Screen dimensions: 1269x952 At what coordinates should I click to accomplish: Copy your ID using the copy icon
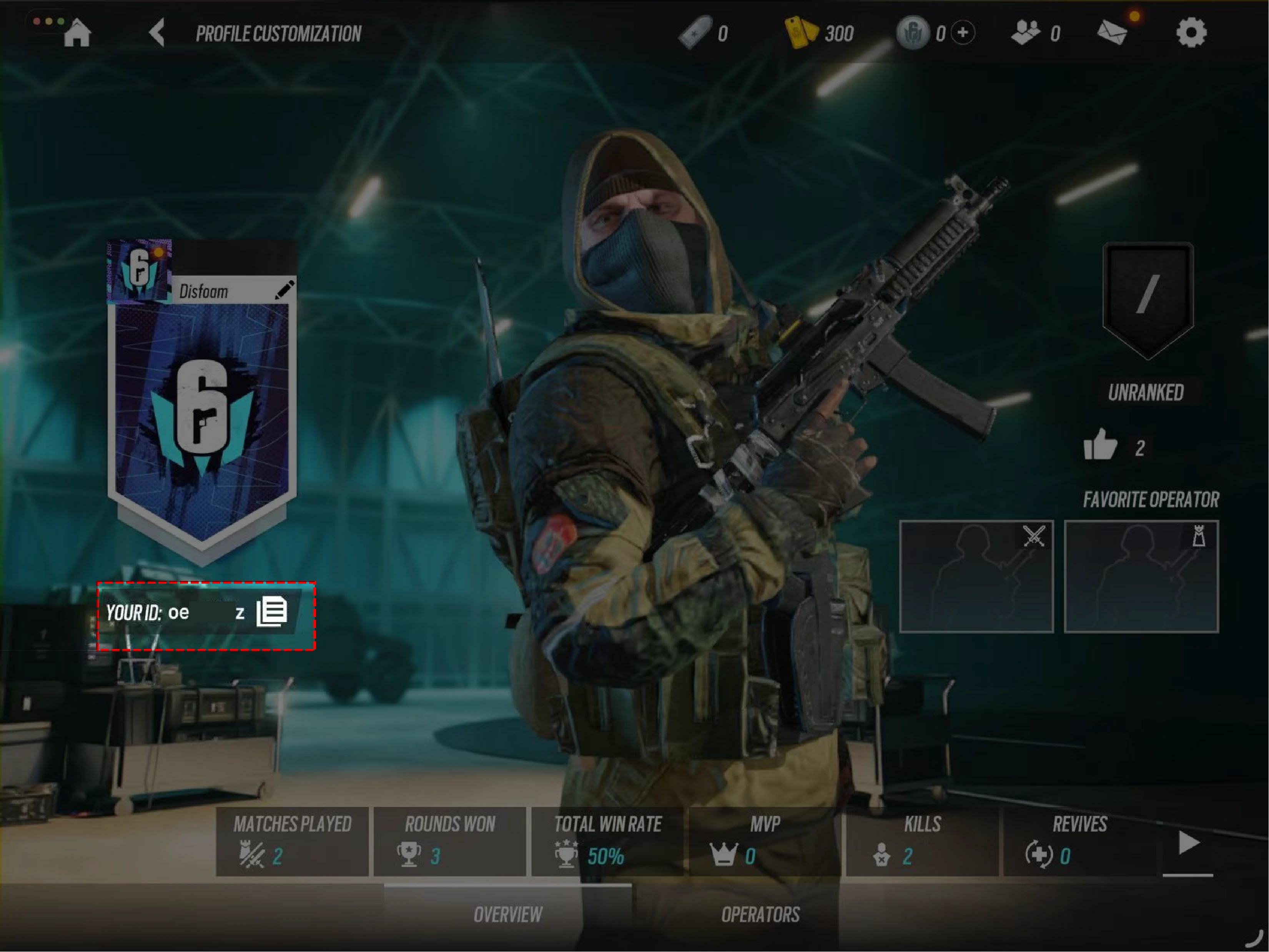(x=272, y=612)
